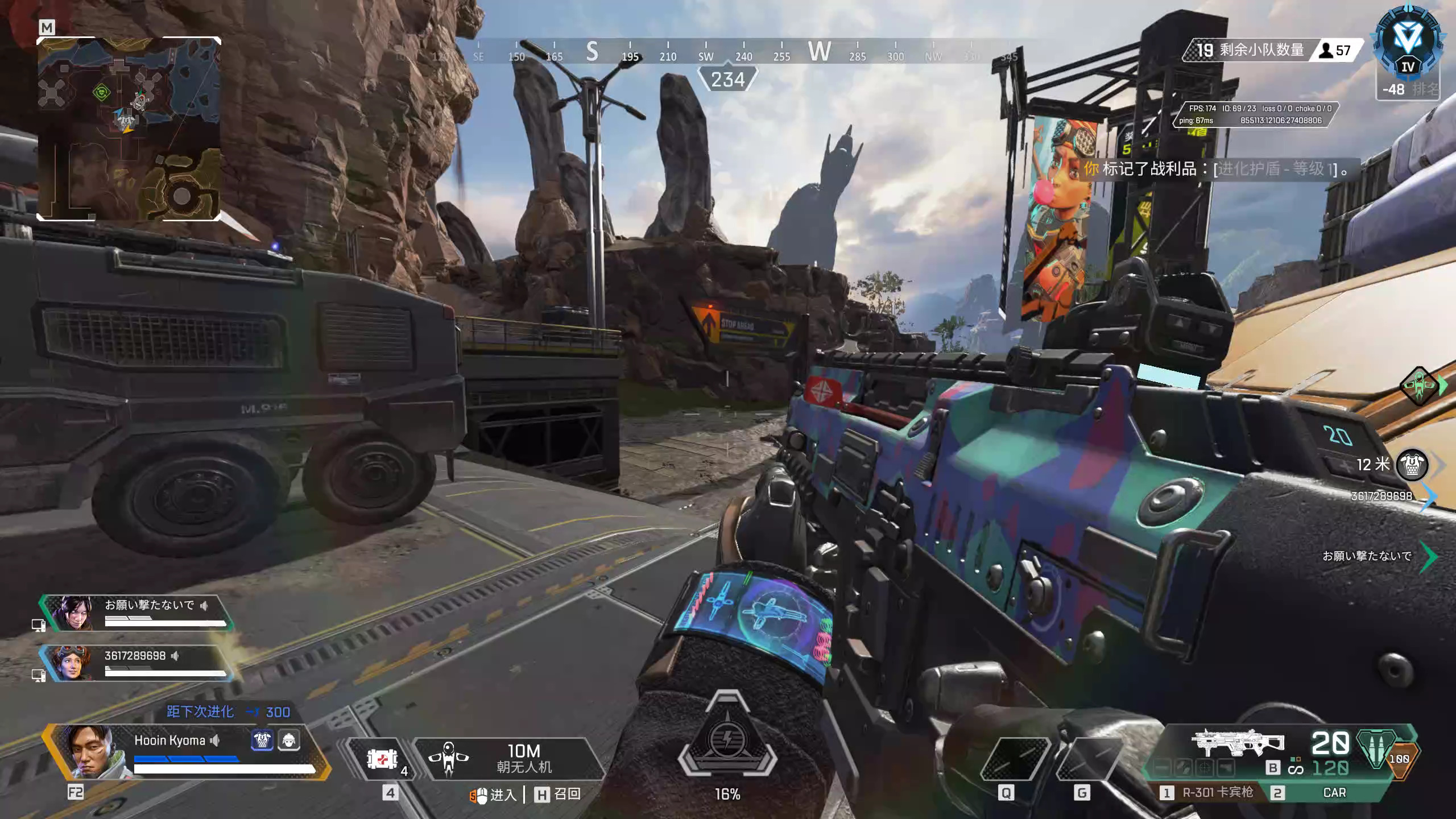Select Hooin Kyoma's own legend portrait
This screenshot has width=1456, height=819.
tap(91, 751)
